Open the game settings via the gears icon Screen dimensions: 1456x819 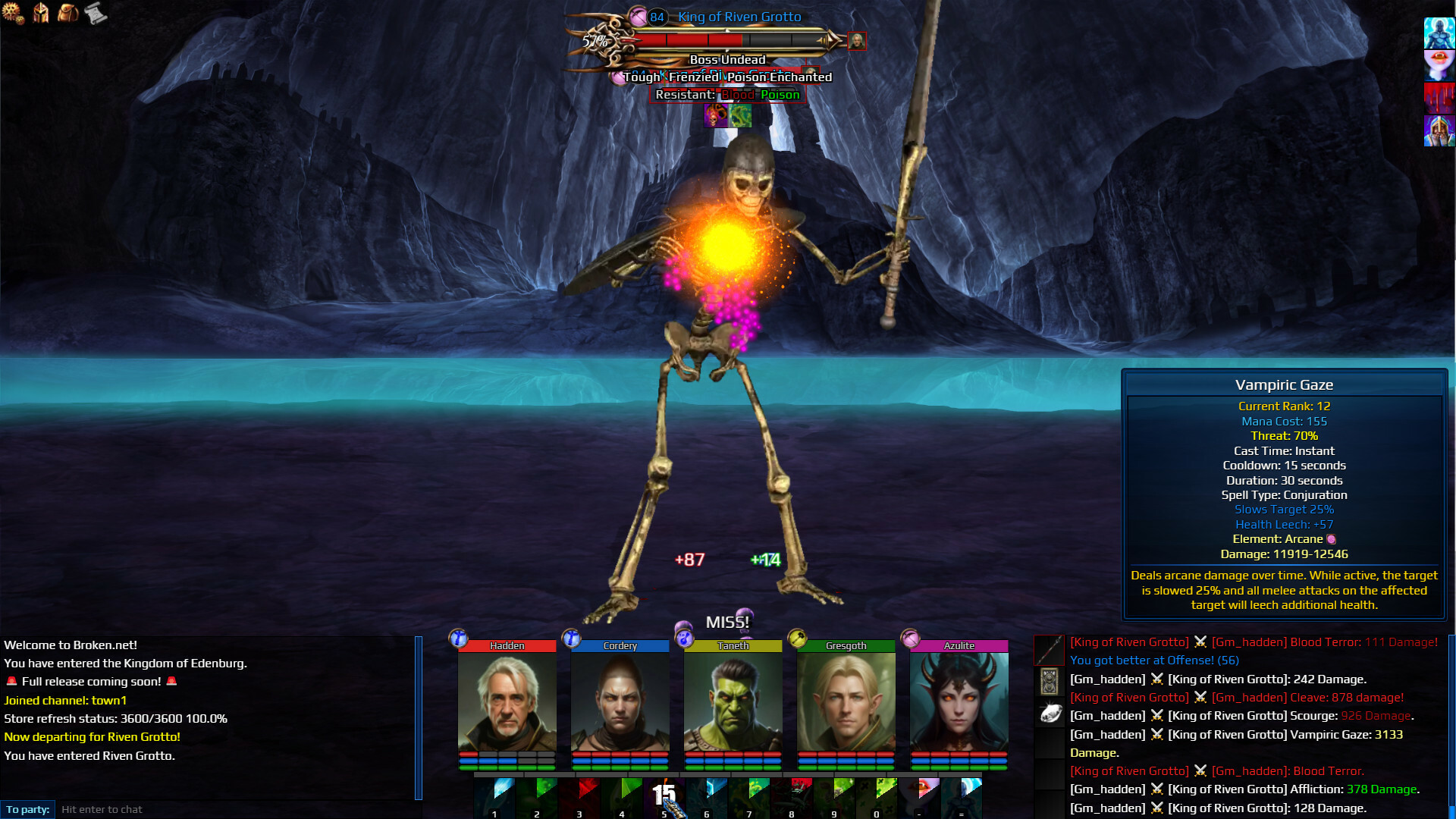click(11, 11)
